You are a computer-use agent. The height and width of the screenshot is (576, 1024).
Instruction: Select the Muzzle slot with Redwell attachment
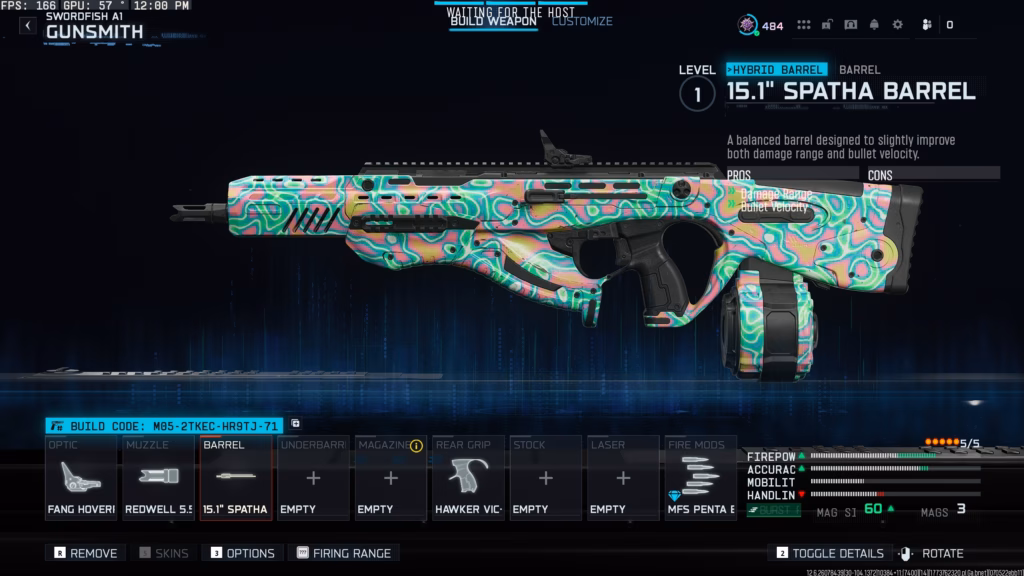tap(158, 478)
